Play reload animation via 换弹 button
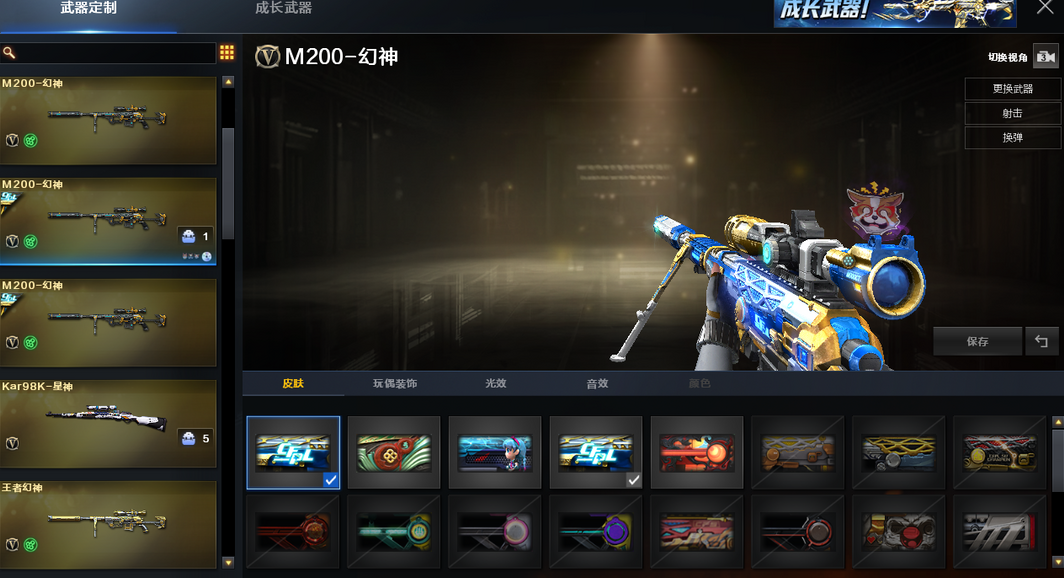 click(1012, 138)
